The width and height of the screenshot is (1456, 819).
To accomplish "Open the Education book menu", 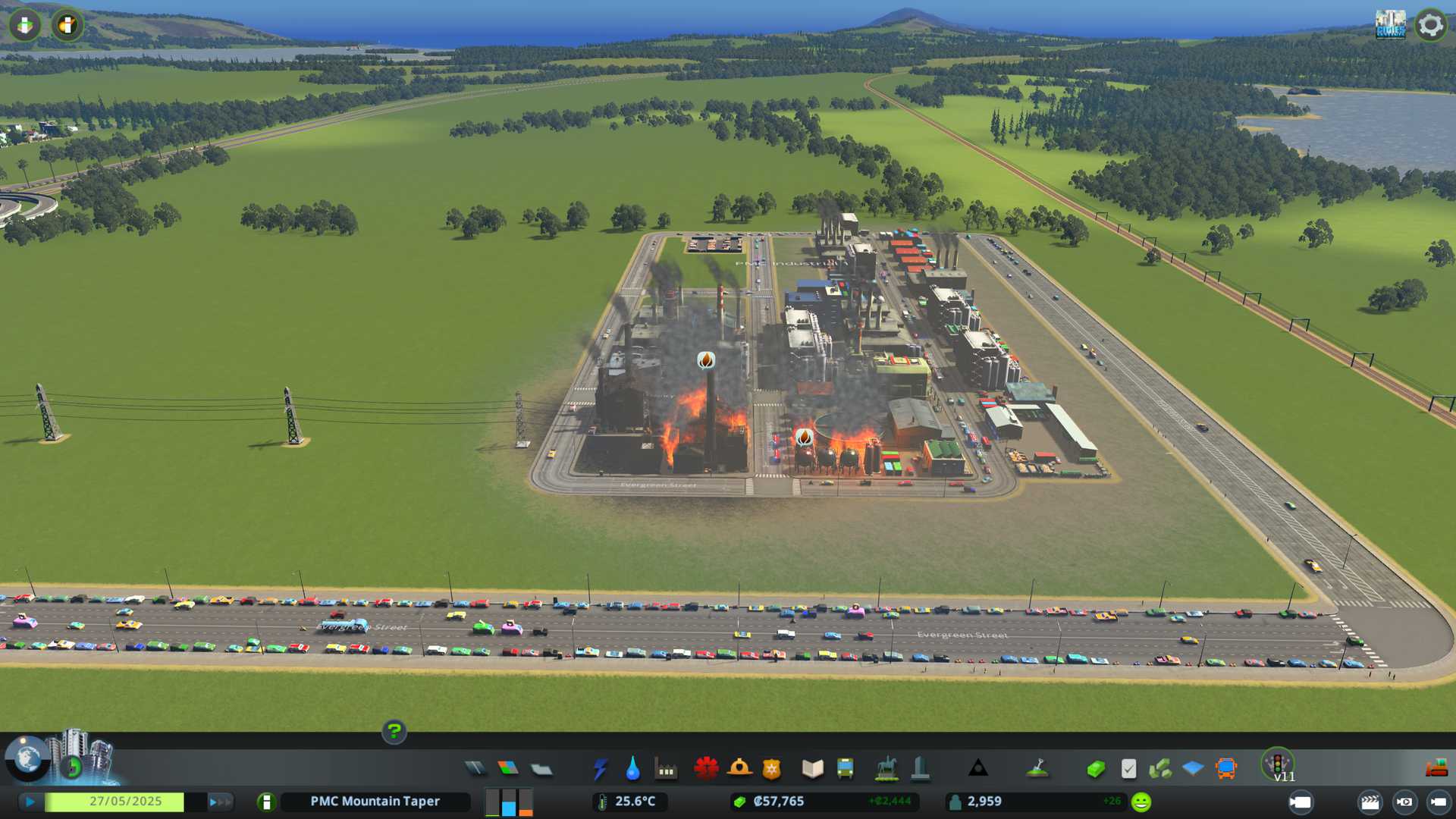I will click(812, 769).
